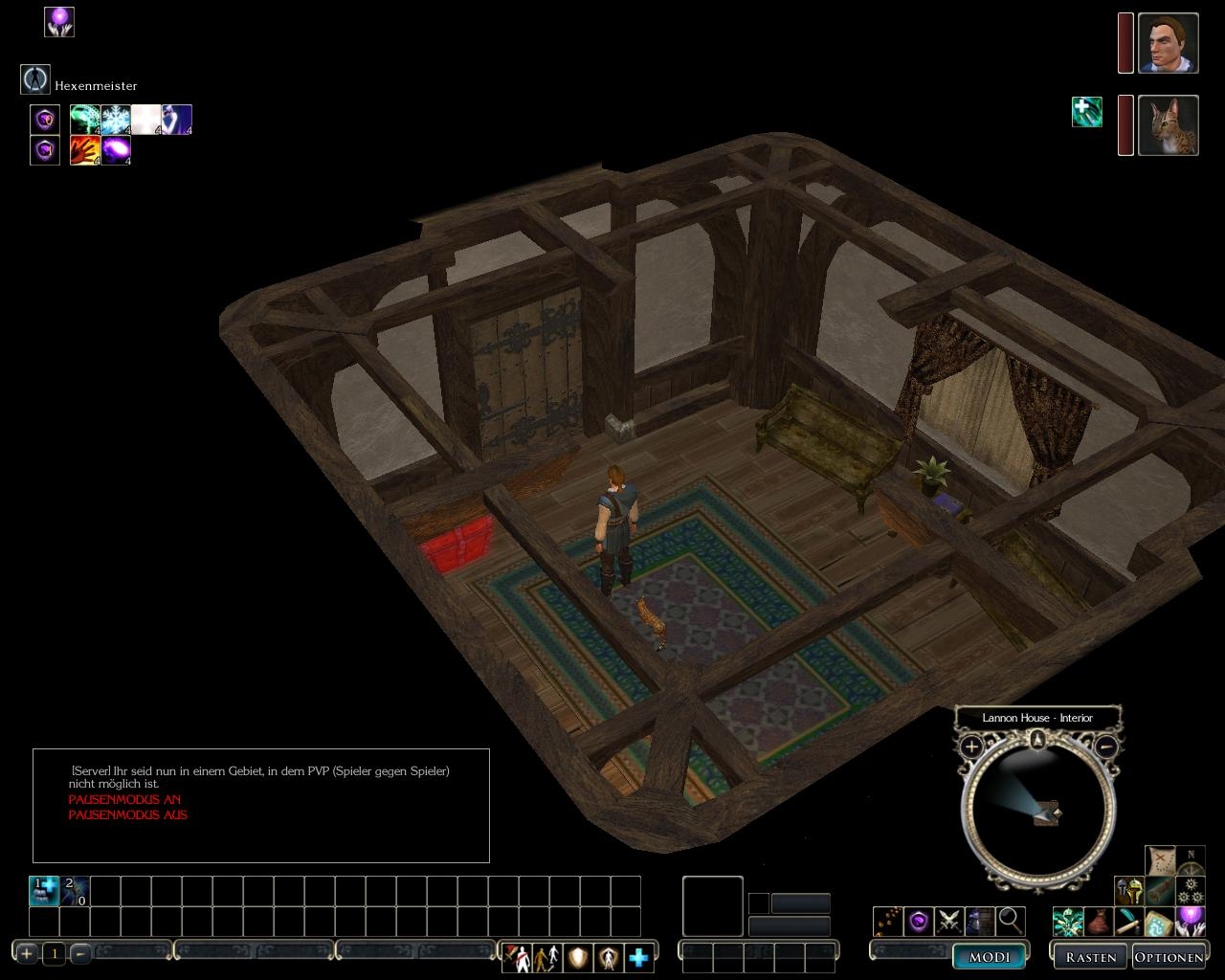Open the treasure map icon
Screen dimensions: 1225x980
pos(1161,859)
